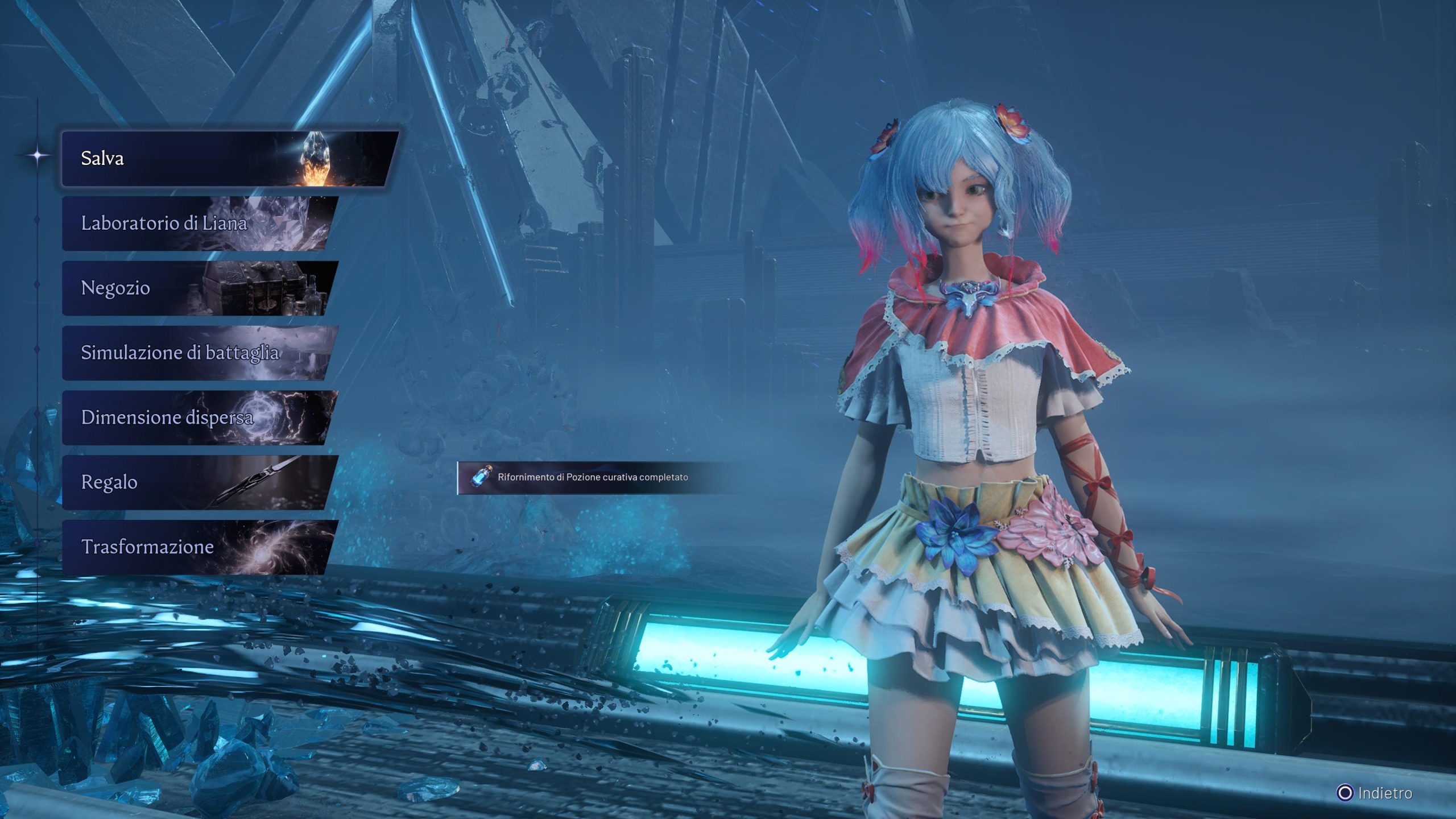Open the Dimensione dispersa option
Viewport: 1456px width, 819px height.
click(x=199, y=418)
